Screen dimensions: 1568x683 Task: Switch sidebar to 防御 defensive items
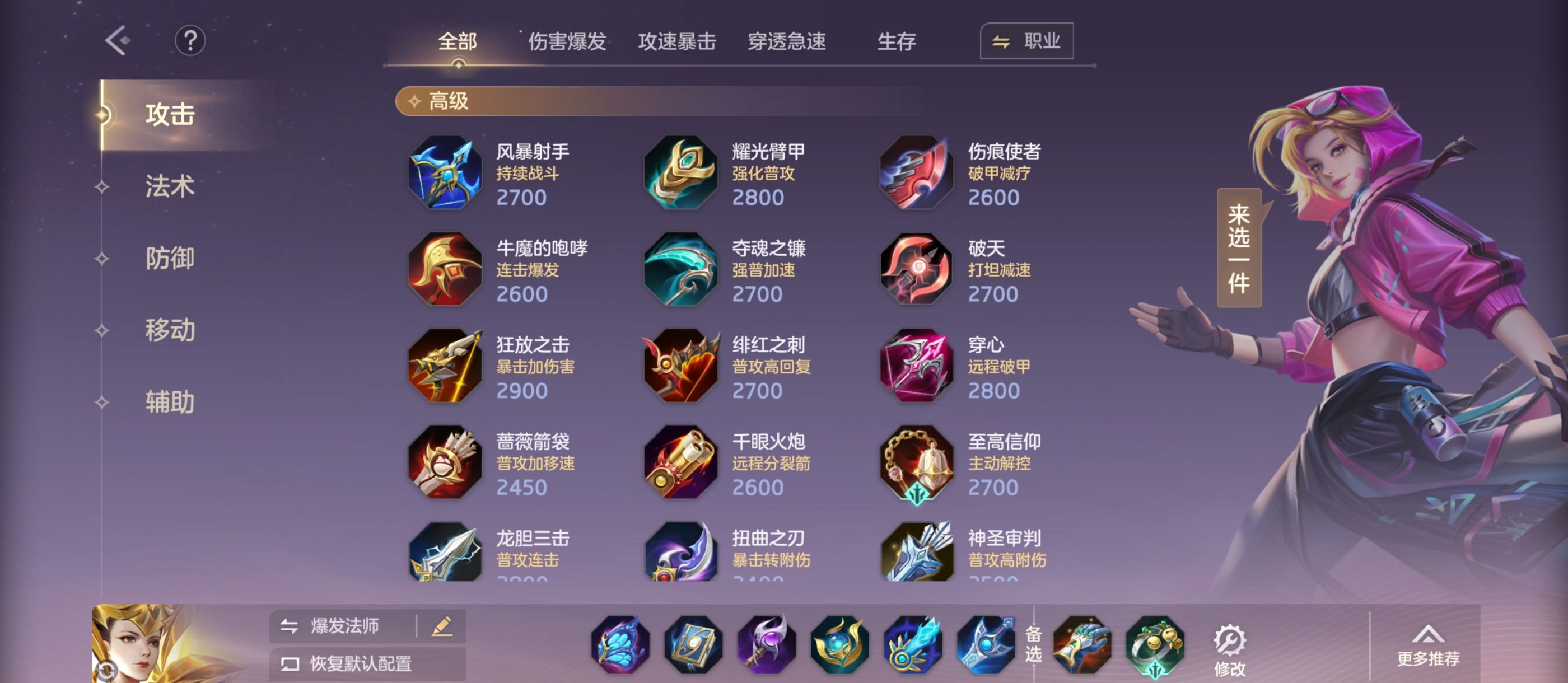tap(170, 259)
